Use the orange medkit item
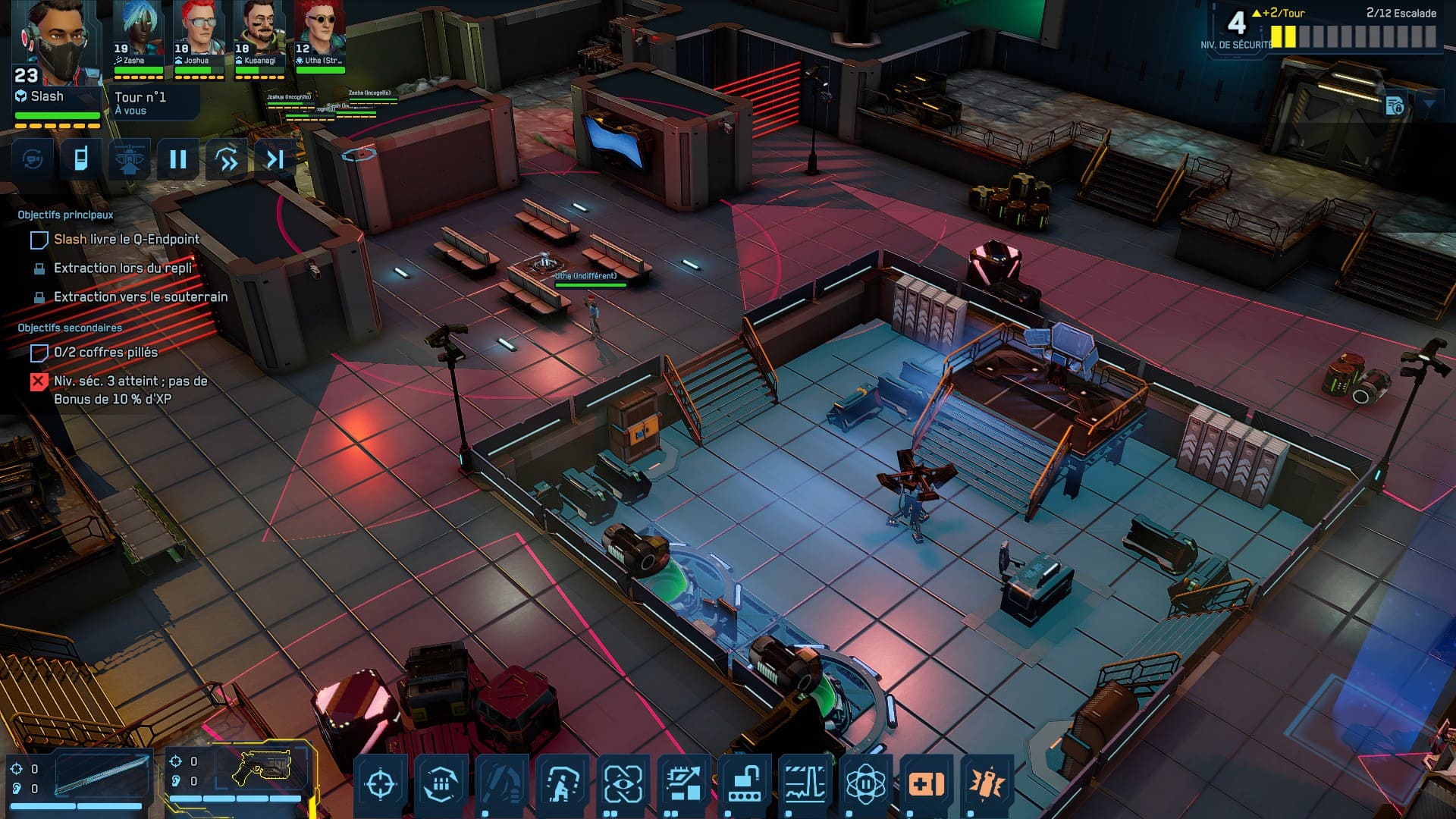Image resolution: width=1456 pixels, height=819 pixels. pyautogui.click(x=926, y=783)
